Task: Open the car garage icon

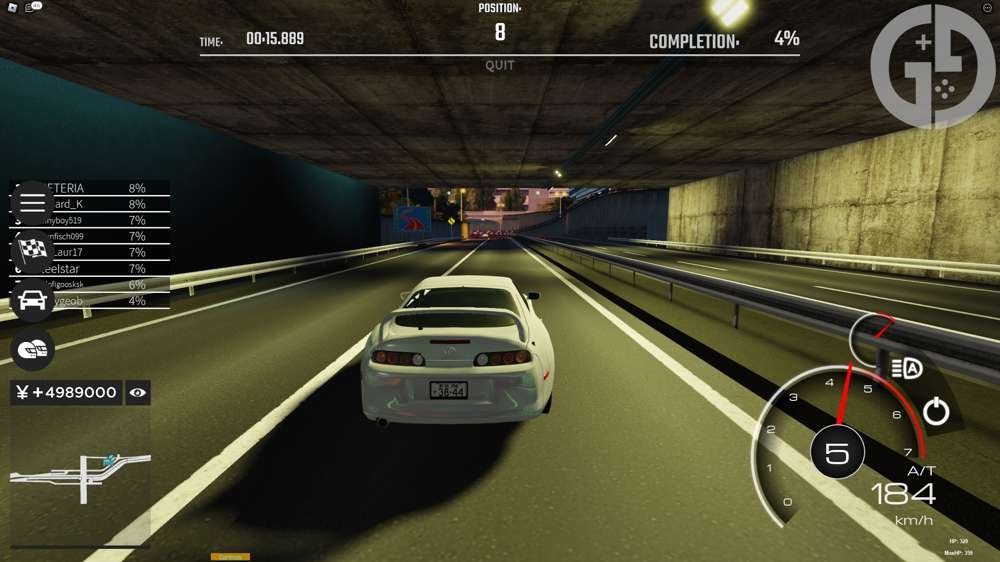Action: tap(33, 299)
